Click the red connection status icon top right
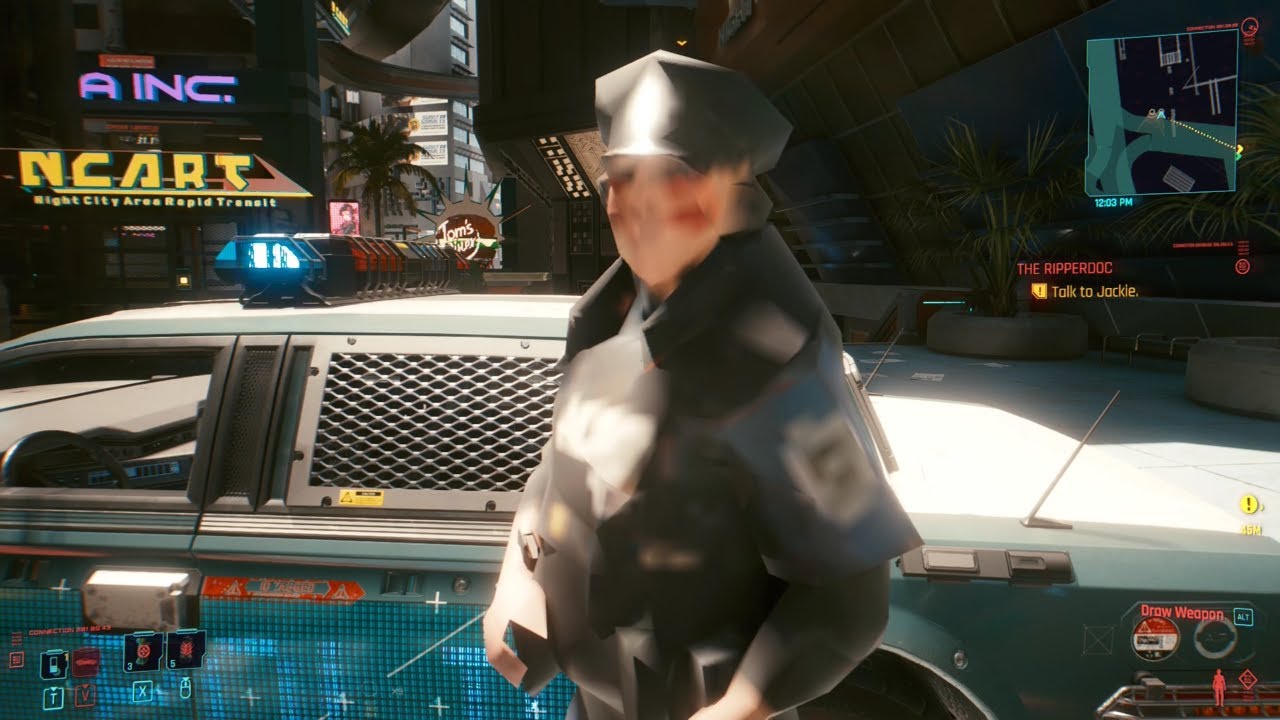Image resolution: width=1280 pixels, height=720 pixels. pos(1250,26)
